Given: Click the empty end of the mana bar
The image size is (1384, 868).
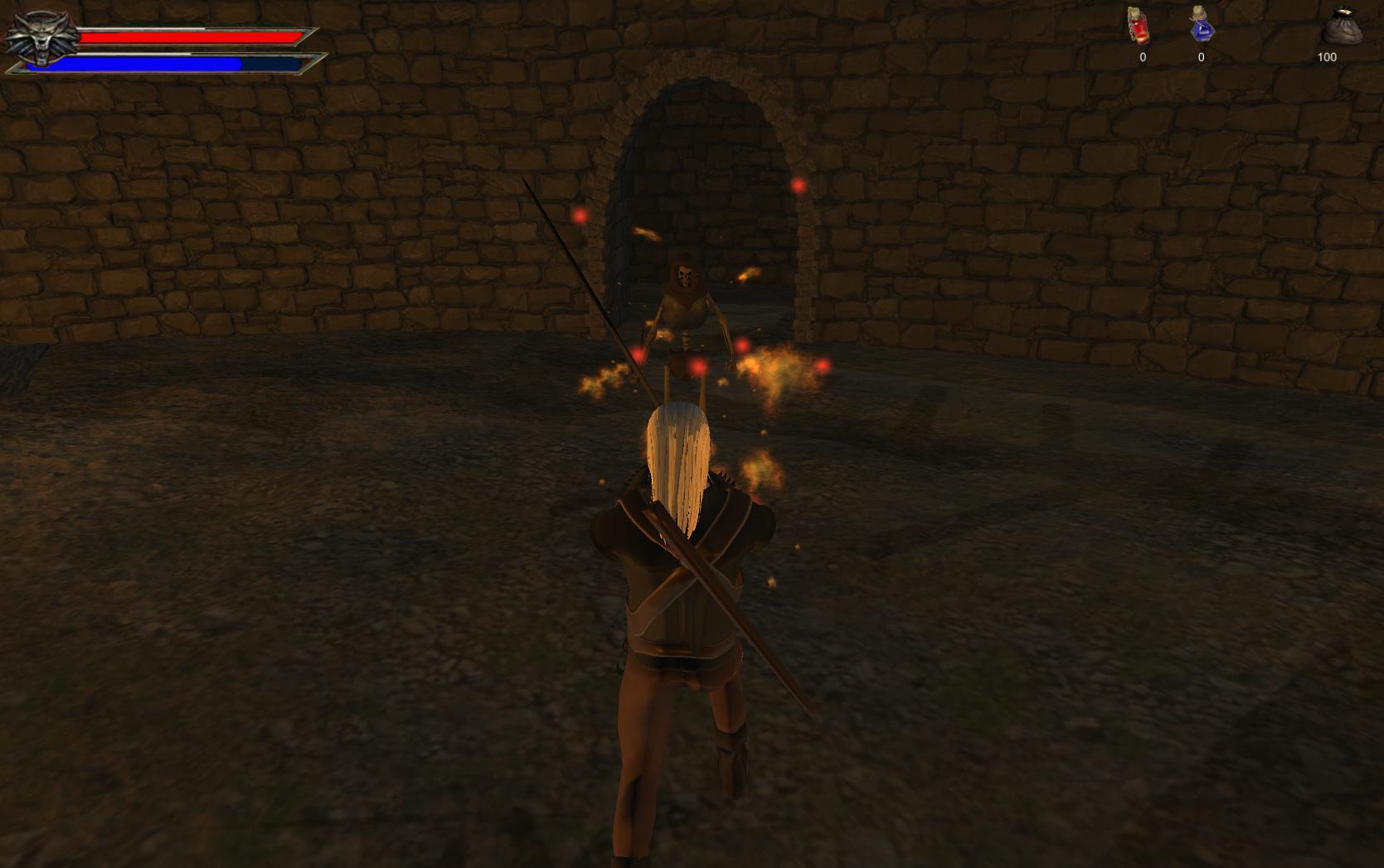Looking at the screenshot, I should (x=274, y=61).
